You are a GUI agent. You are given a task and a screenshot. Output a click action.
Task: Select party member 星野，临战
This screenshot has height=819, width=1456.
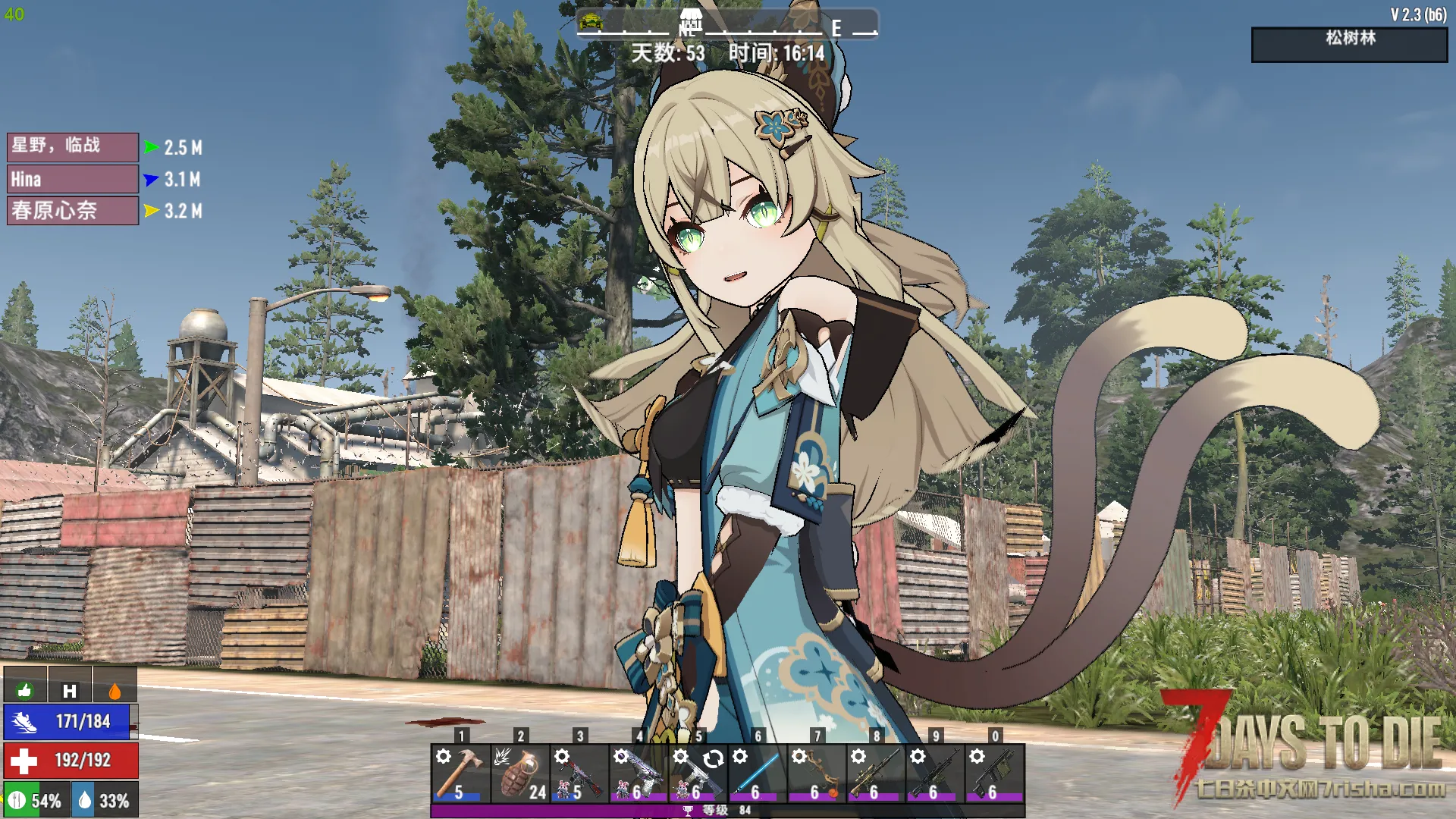click(73, 146)
